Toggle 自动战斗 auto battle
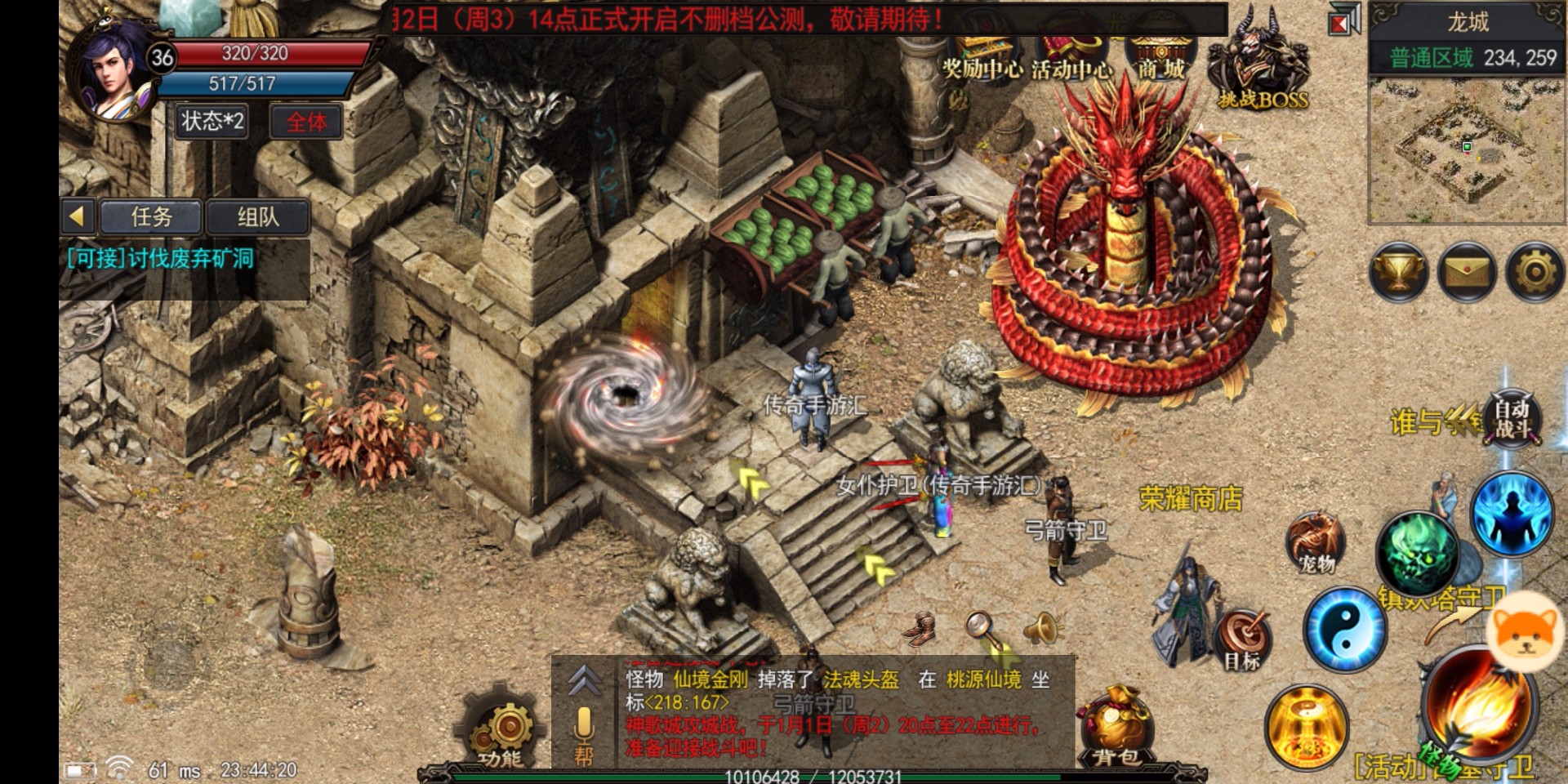 [x=1512, y=418]
